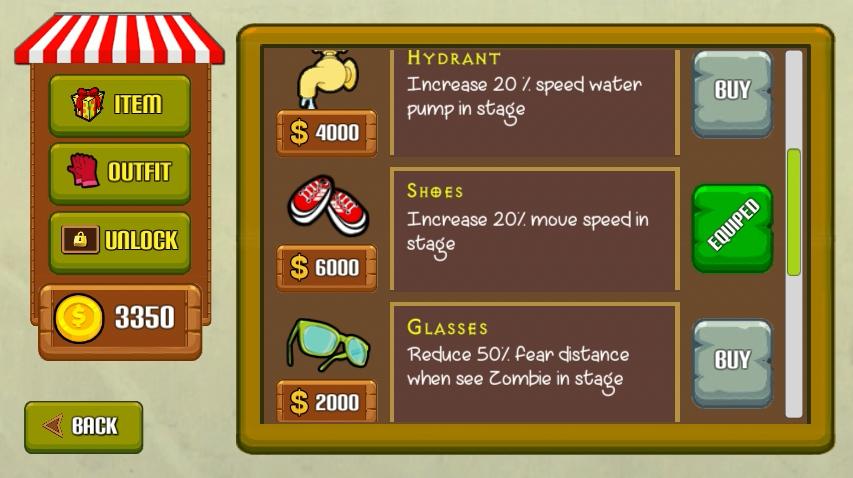Select the Hydrant faucet icon
The width and height of the screenshot is (853, 478).
click(326, 77)
